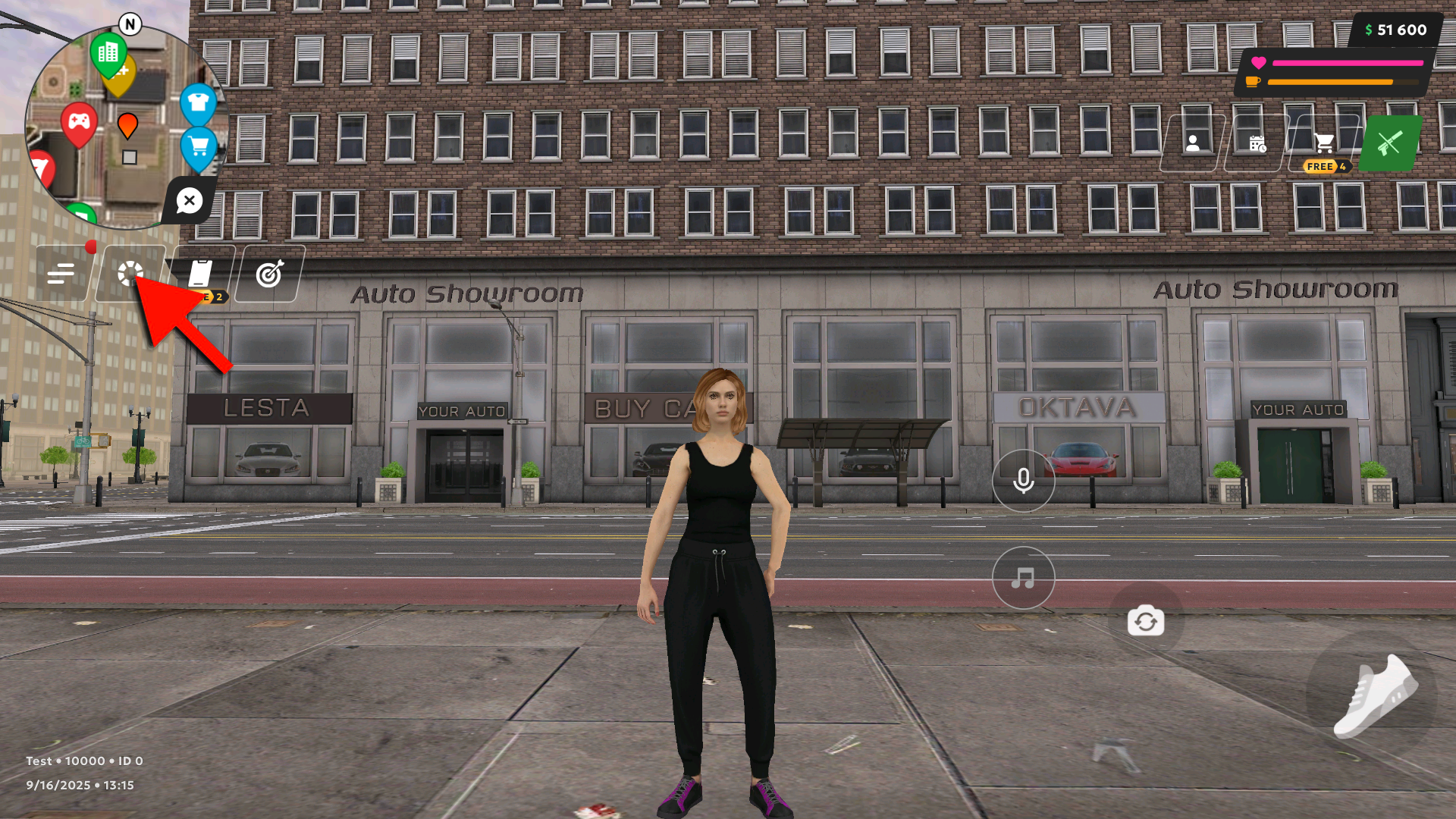Open the calendar with clock events button

(1257, 143)
